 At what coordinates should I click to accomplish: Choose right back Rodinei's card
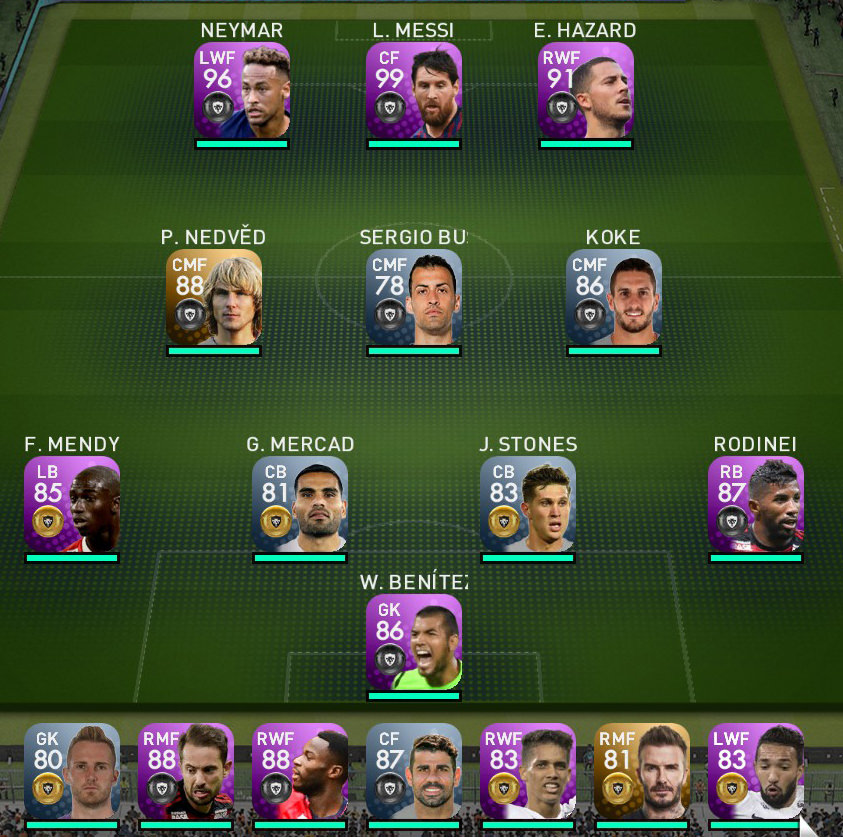coord(756,504)
